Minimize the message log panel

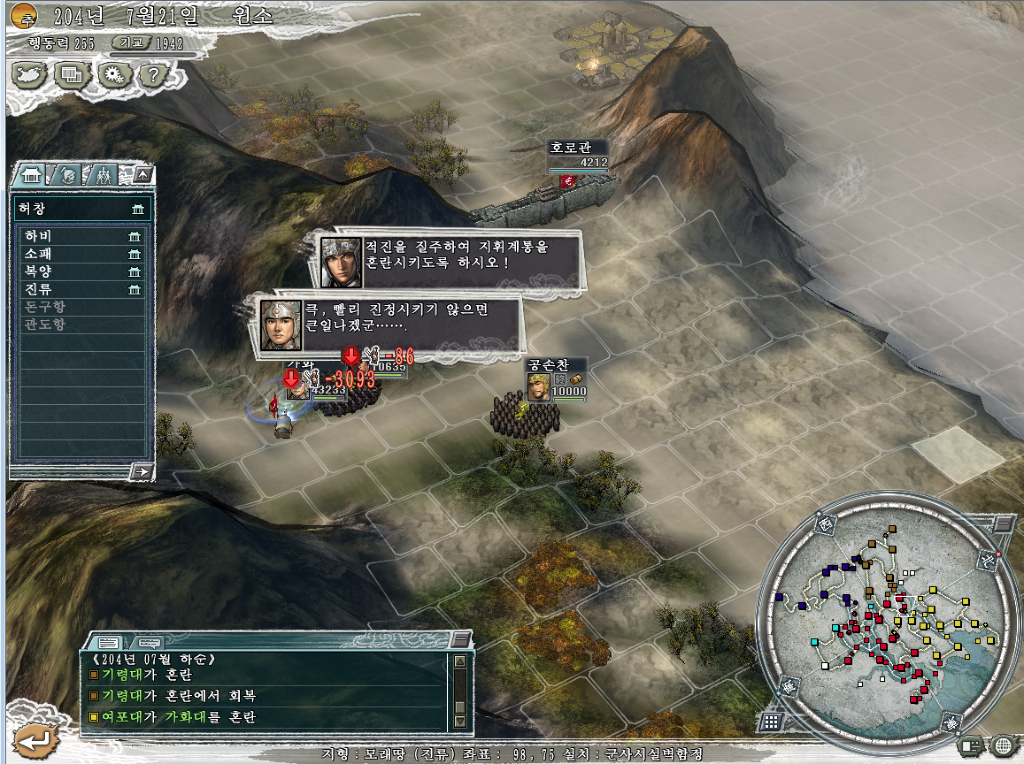tap(461, 640)
